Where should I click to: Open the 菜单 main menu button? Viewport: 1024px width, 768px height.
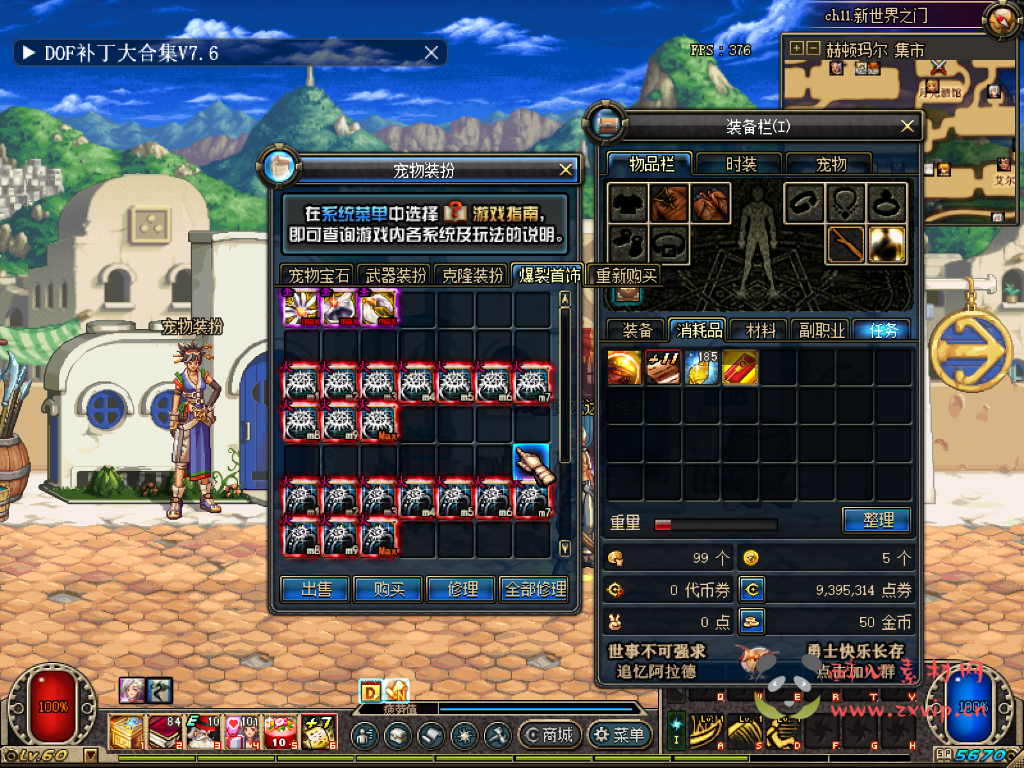619,735
